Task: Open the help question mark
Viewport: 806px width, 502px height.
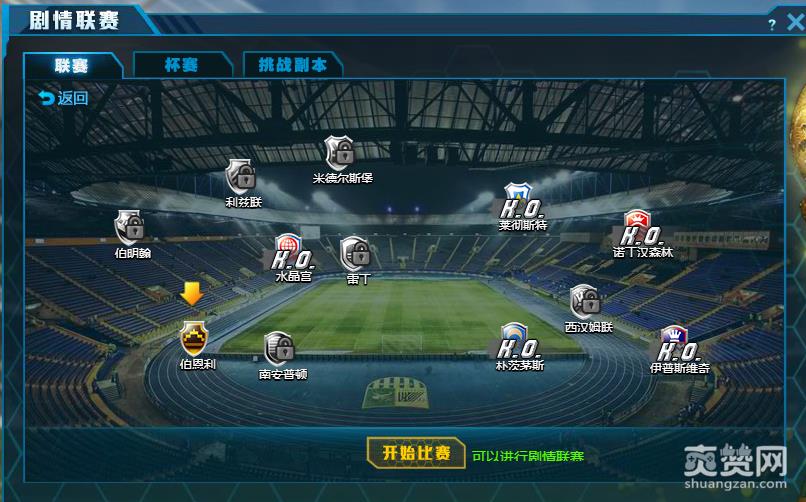Action: pyautogui.click(x=772, y=24)
